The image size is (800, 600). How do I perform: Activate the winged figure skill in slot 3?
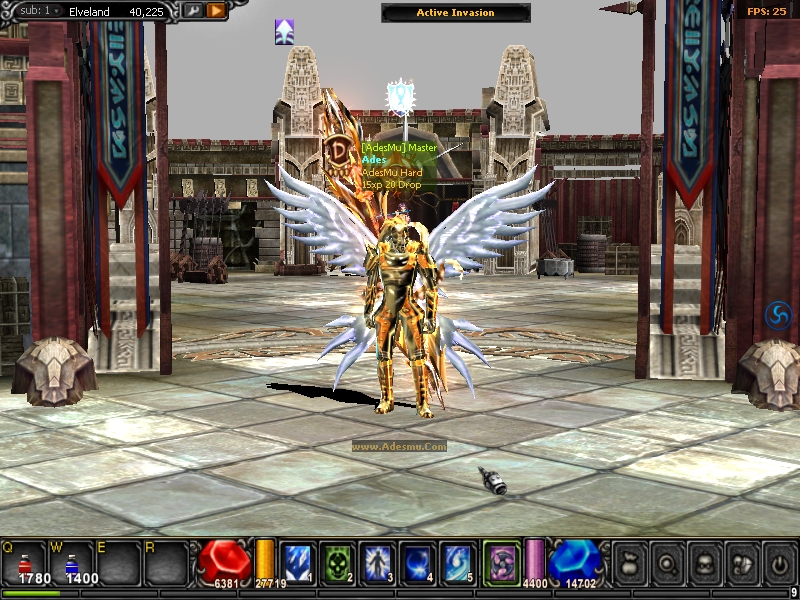[x=376, y=563]
